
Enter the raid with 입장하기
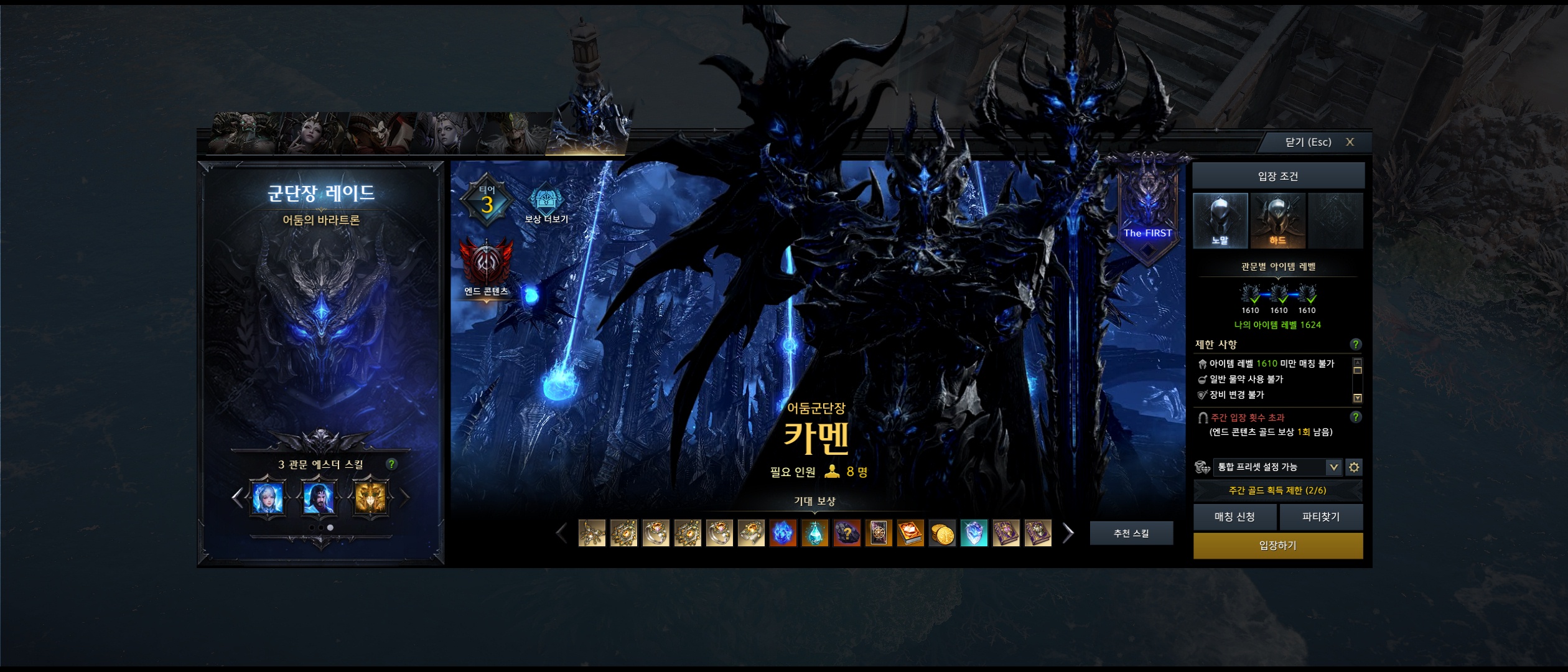coord(1277,546)
